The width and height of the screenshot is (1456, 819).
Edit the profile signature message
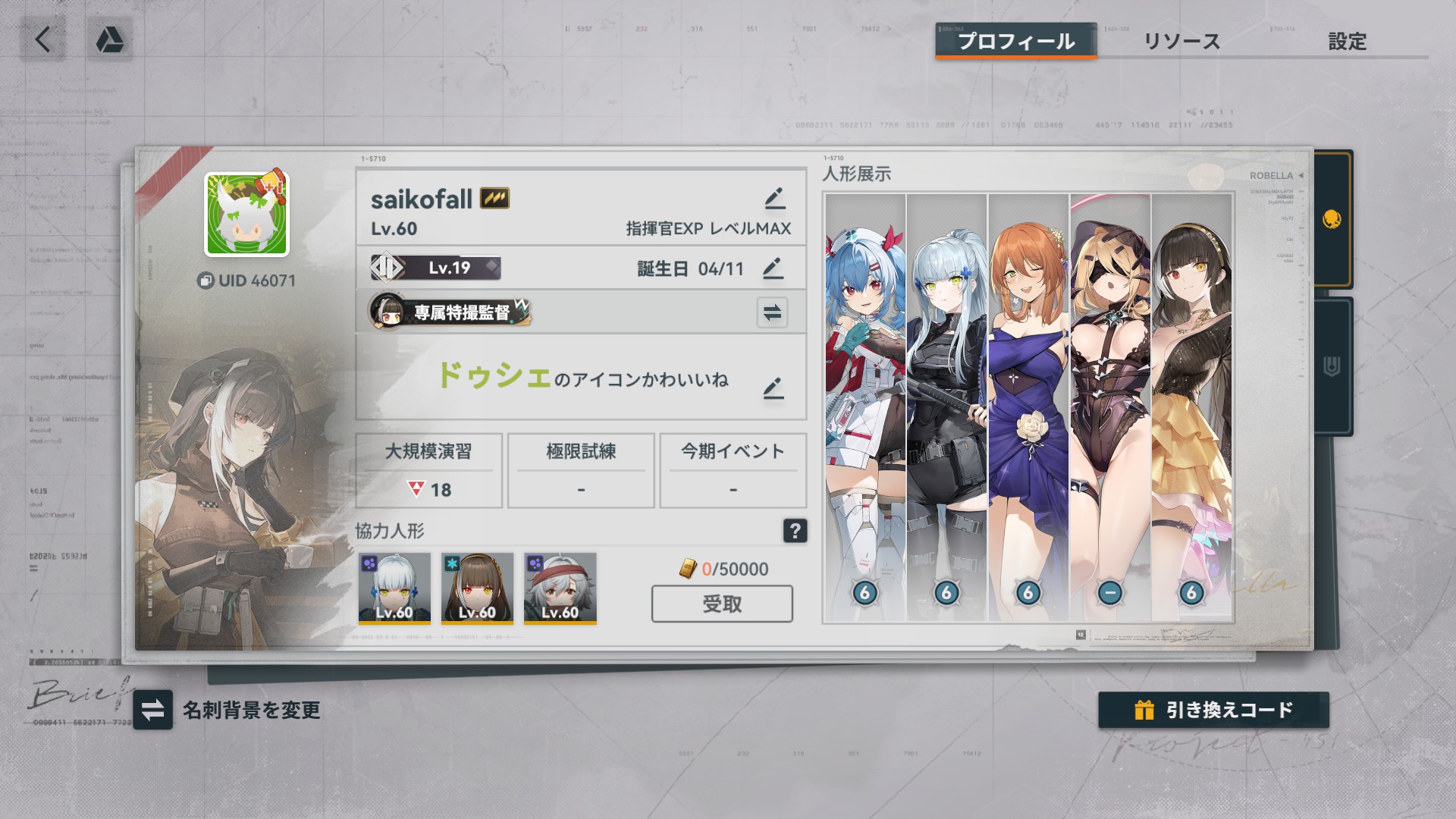pos(773,388)
